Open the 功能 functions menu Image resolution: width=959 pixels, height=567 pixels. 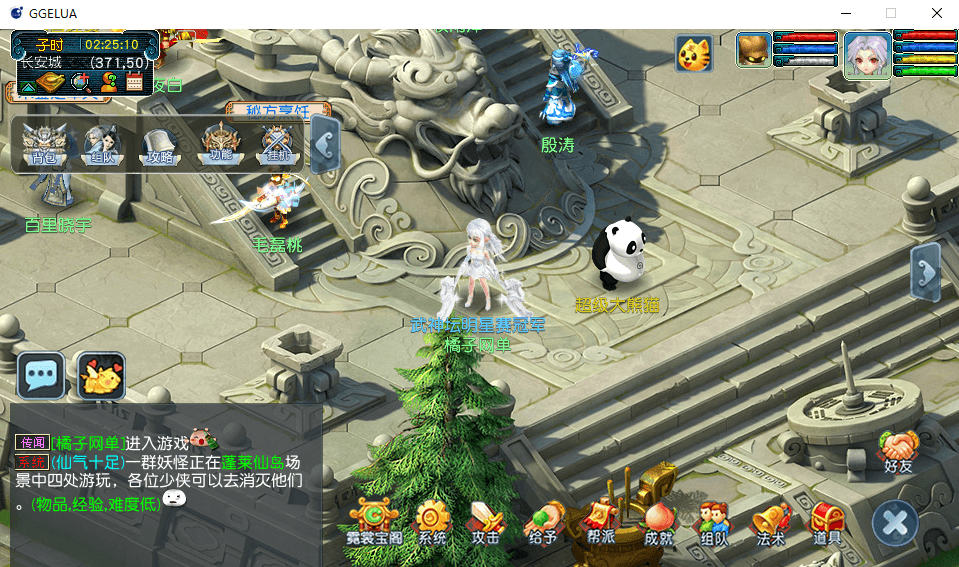click(218, 145)
